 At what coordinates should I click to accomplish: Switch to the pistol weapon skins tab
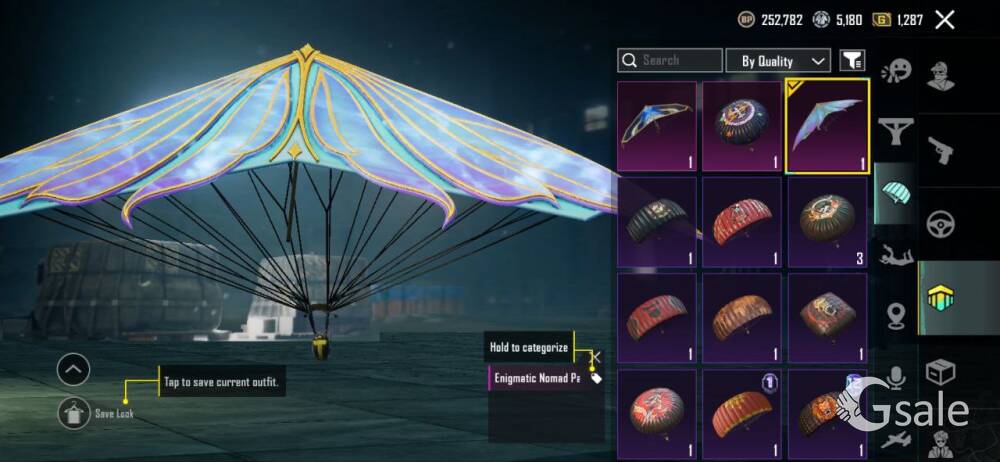(941, 152)
